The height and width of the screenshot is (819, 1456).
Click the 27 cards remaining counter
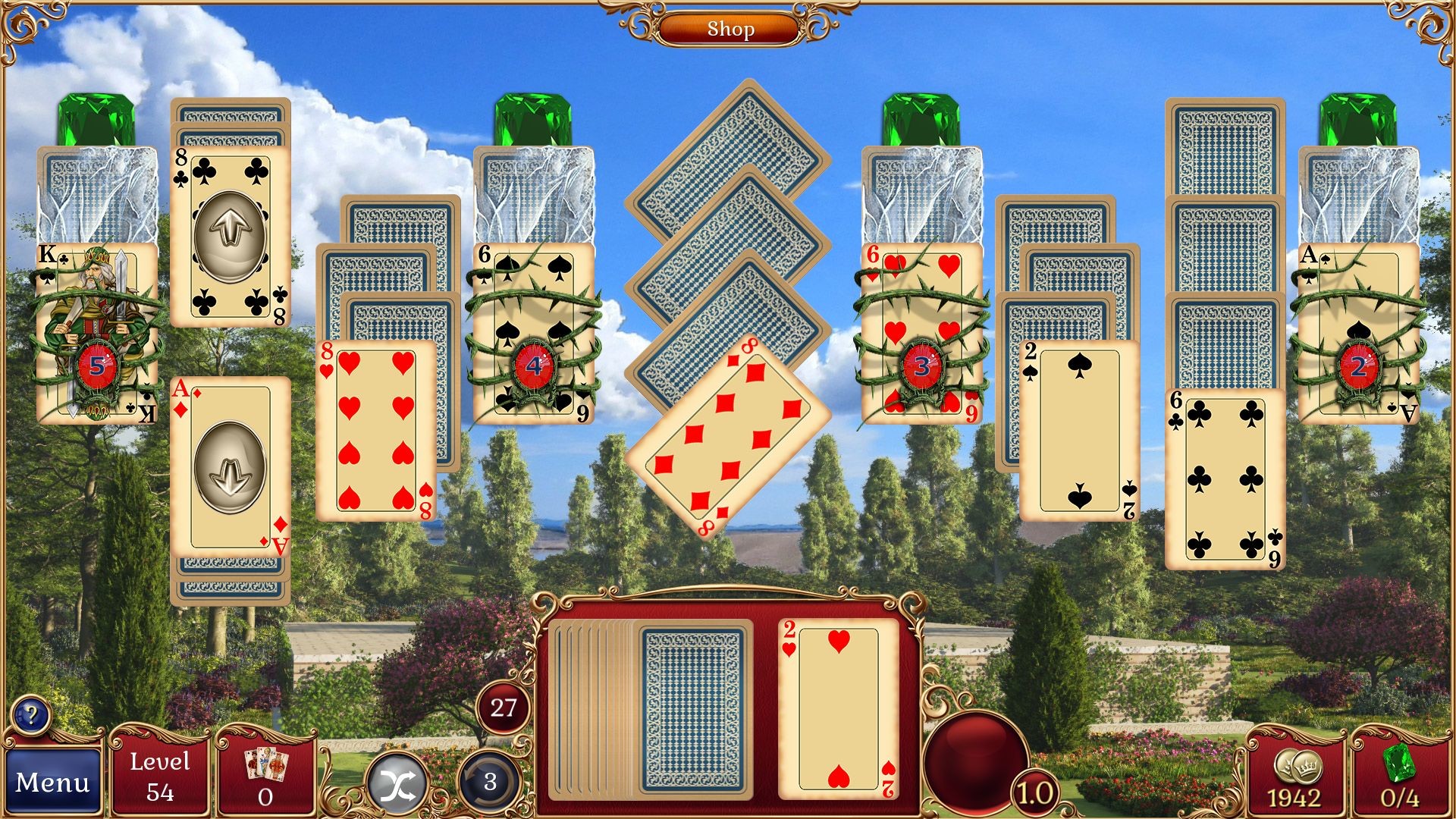(x=502, y=708)
